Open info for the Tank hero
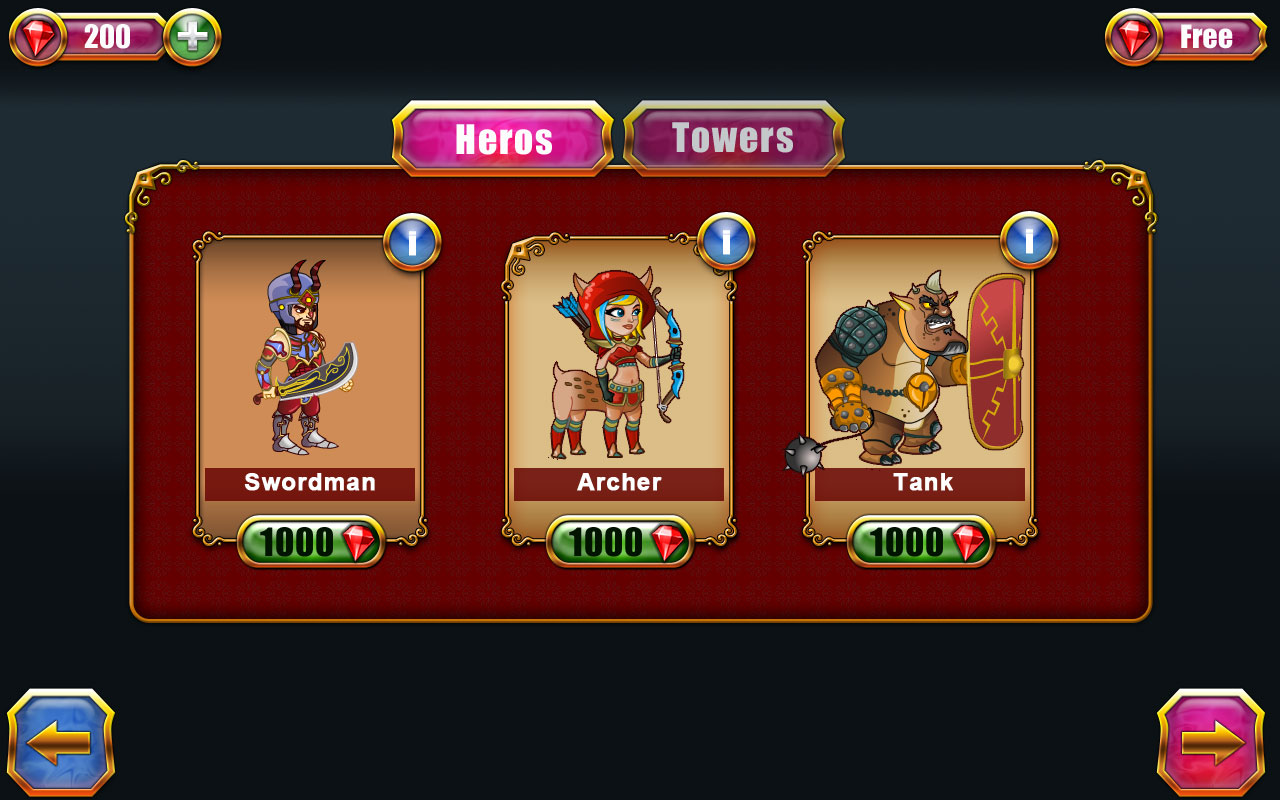The height and width of the screenshot is (800, 1280). point(1030,243)
